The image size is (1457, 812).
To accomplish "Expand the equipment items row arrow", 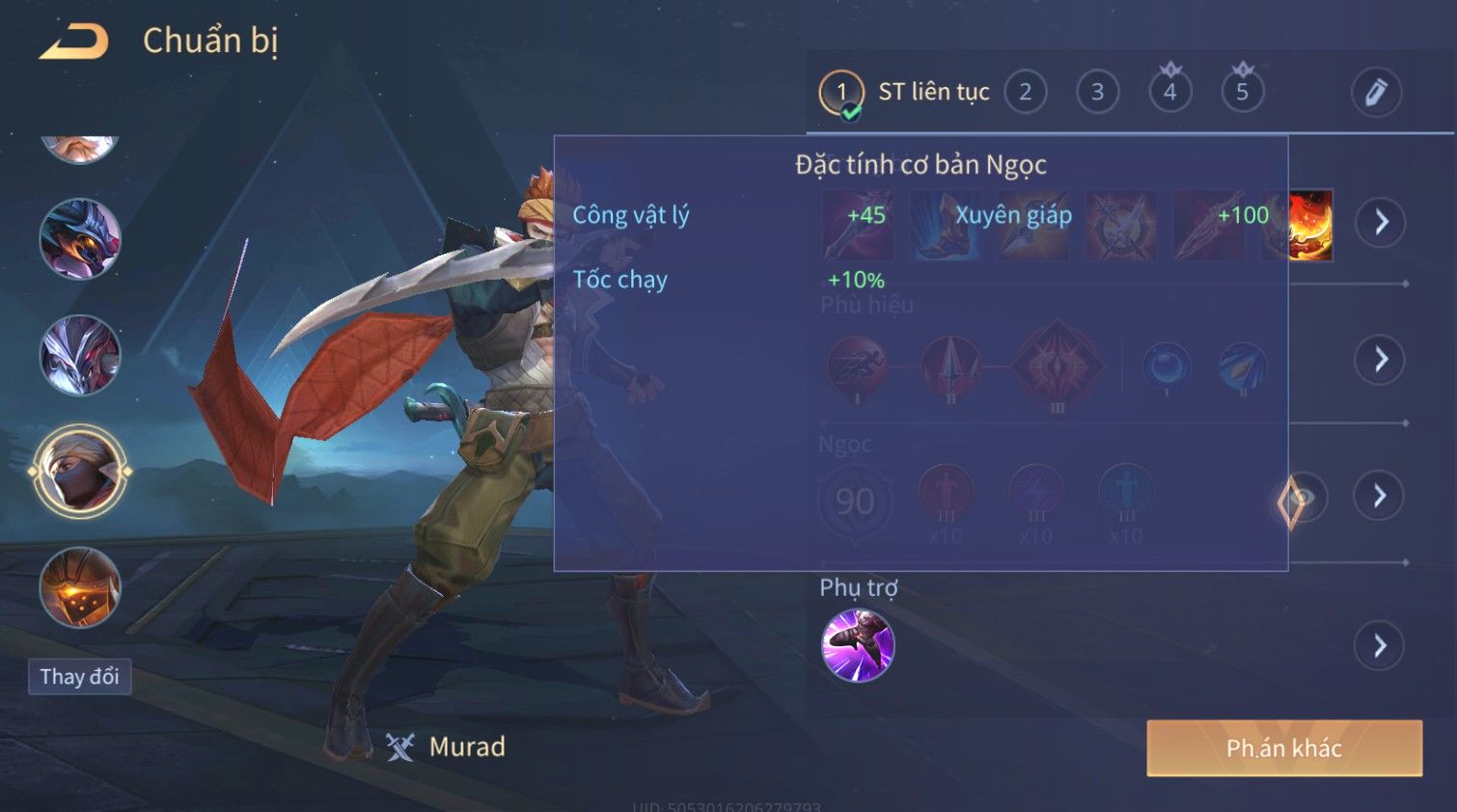I will click(x=1380, y=223).
